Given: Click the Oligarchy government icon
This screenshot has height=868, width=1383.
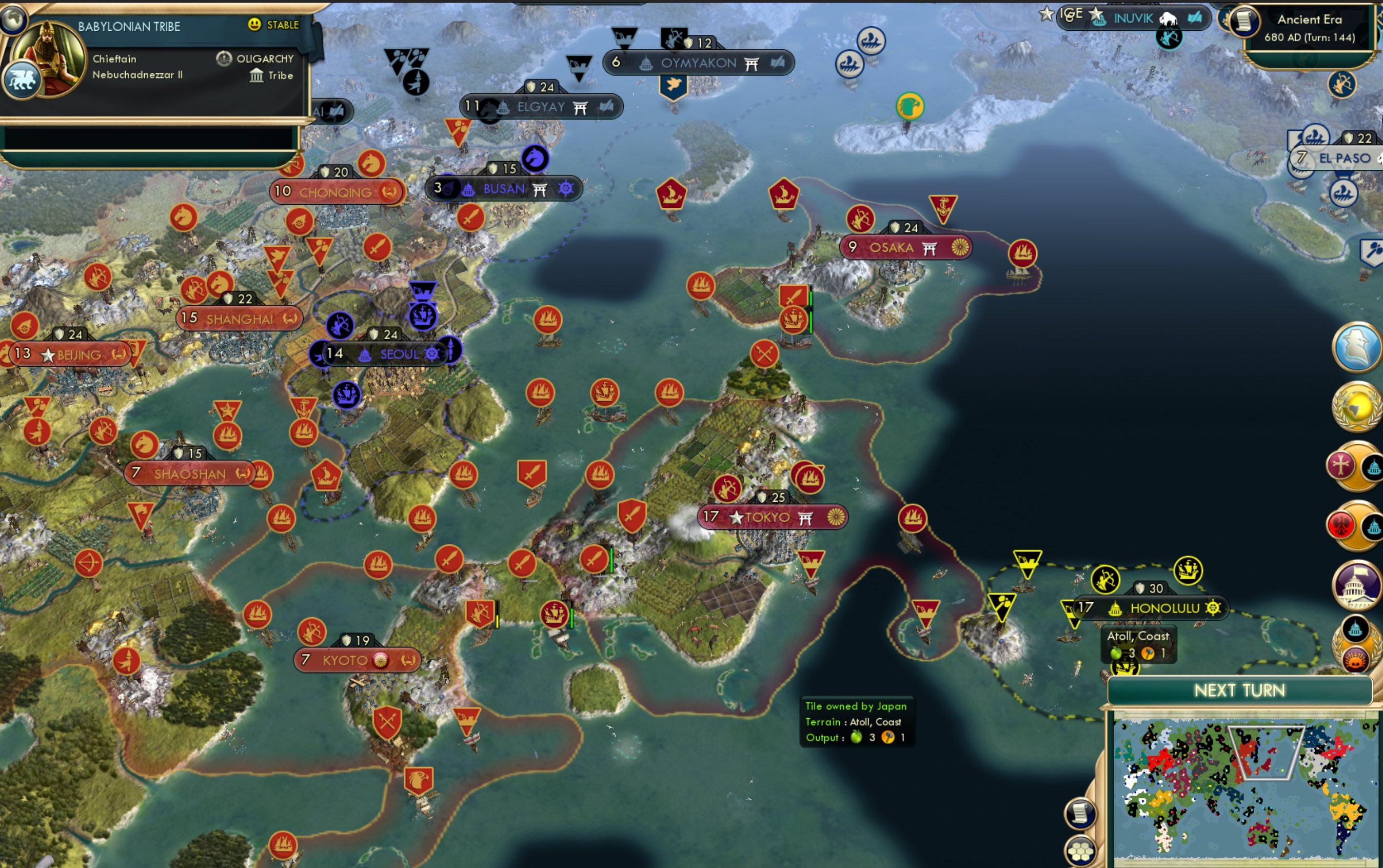Looking at the screenshot, I should pos(223,58).
